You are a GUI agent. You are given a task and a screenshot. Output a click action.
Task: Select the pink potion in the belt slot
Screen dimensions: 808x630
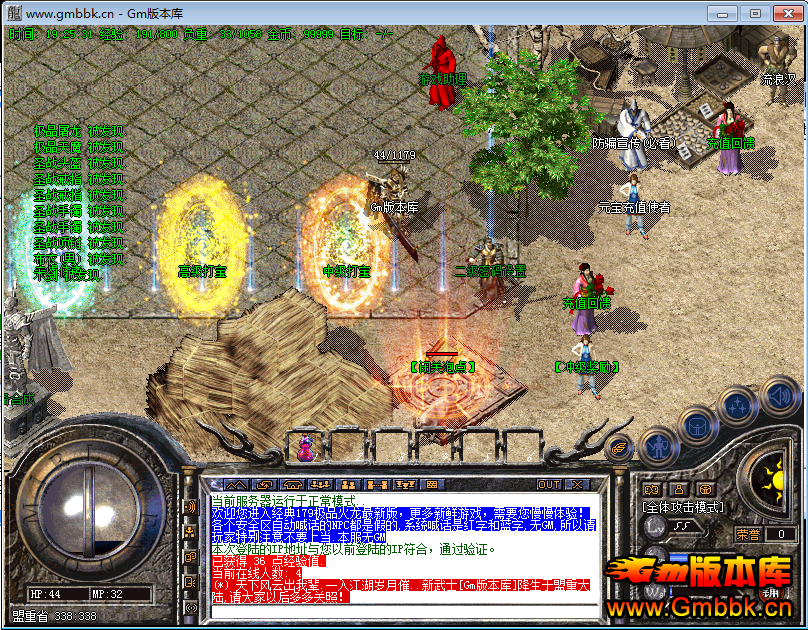point(303,445)
